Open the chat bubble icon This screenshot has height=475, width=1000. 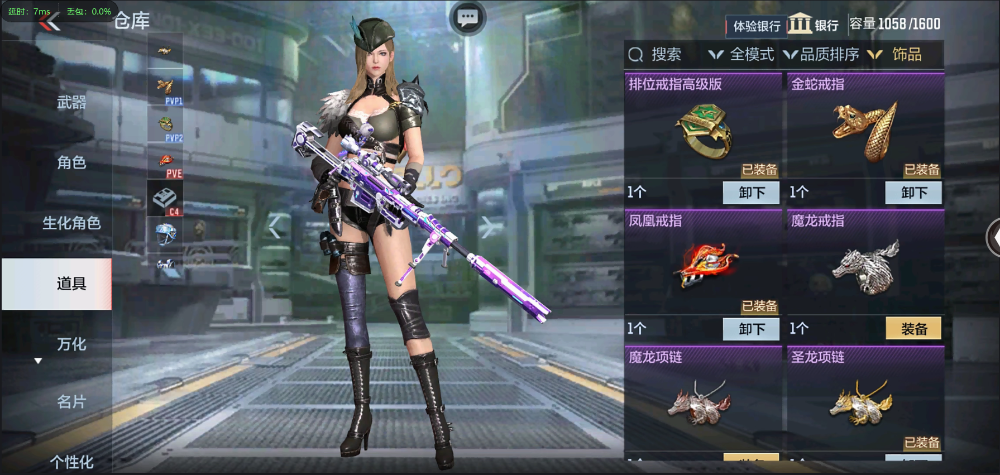coord(468,17)
